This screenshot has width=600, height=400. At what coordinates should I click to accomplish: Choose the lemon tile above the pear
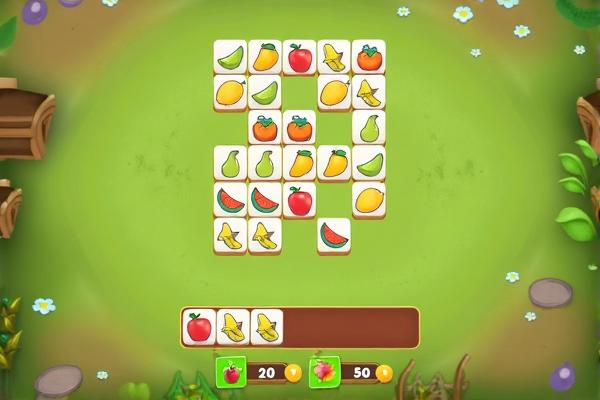(231, 93)
